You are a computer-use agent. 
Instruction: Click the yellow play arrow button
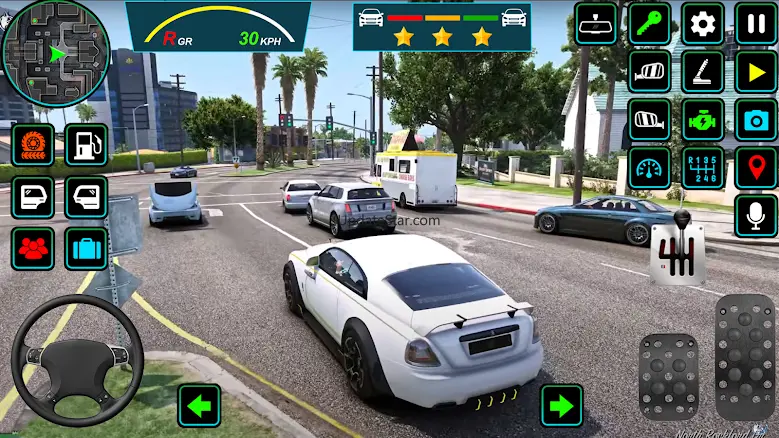point(755,71)
